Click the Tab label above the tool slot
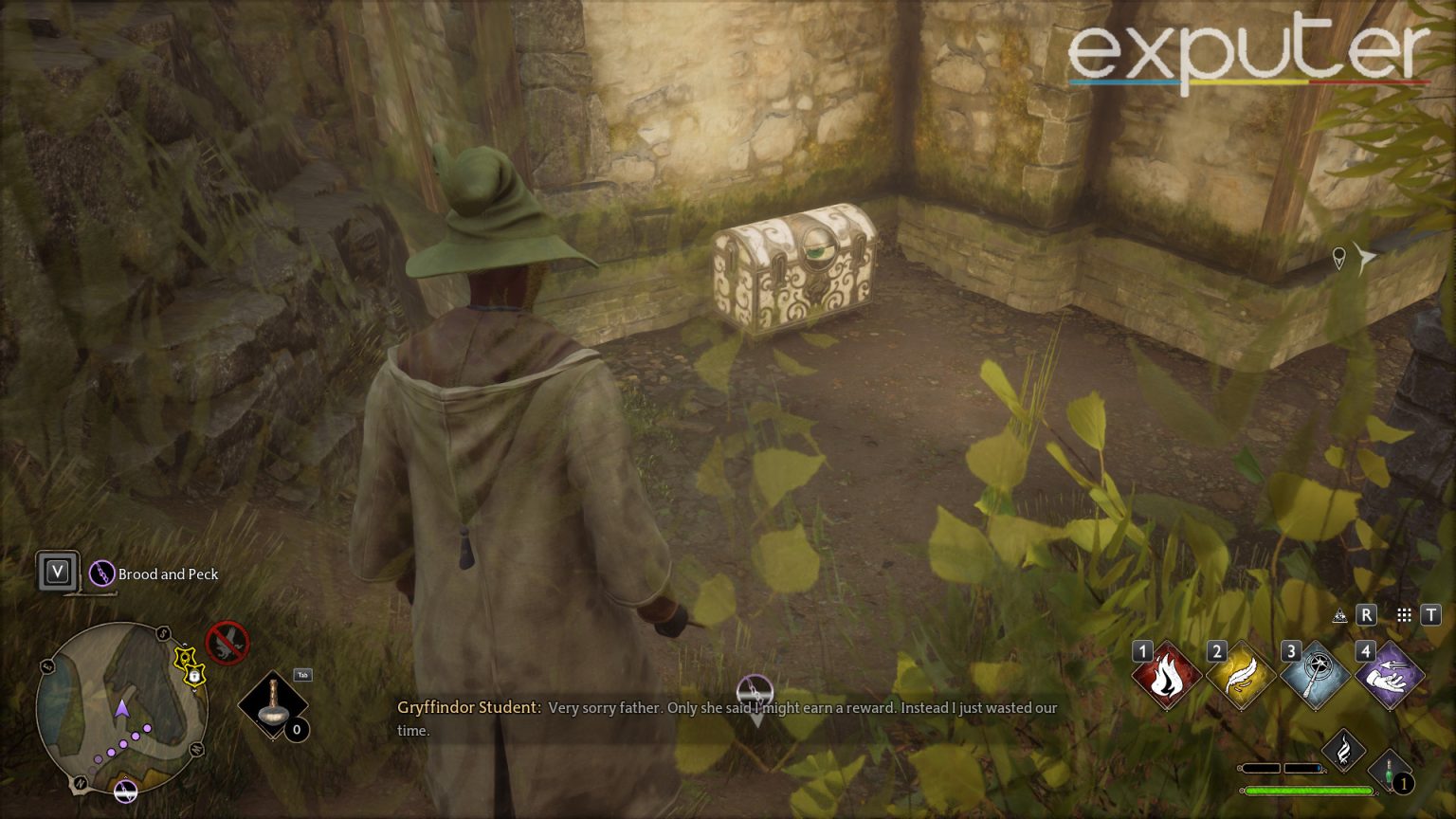Screen dimensions: 1456x819 (302, 674)
